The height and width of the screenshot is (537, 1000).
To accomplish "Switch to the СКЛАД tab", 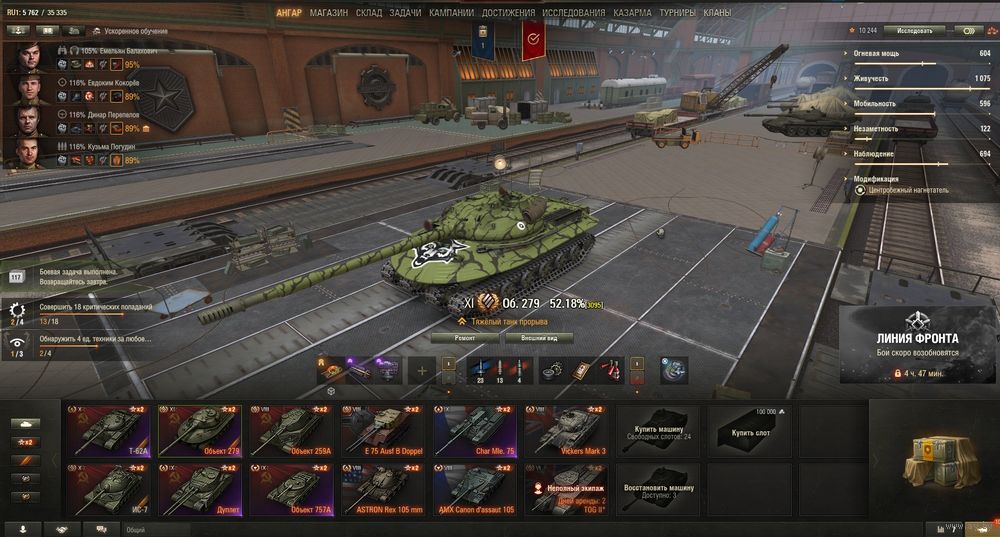I will click(369, 13).
